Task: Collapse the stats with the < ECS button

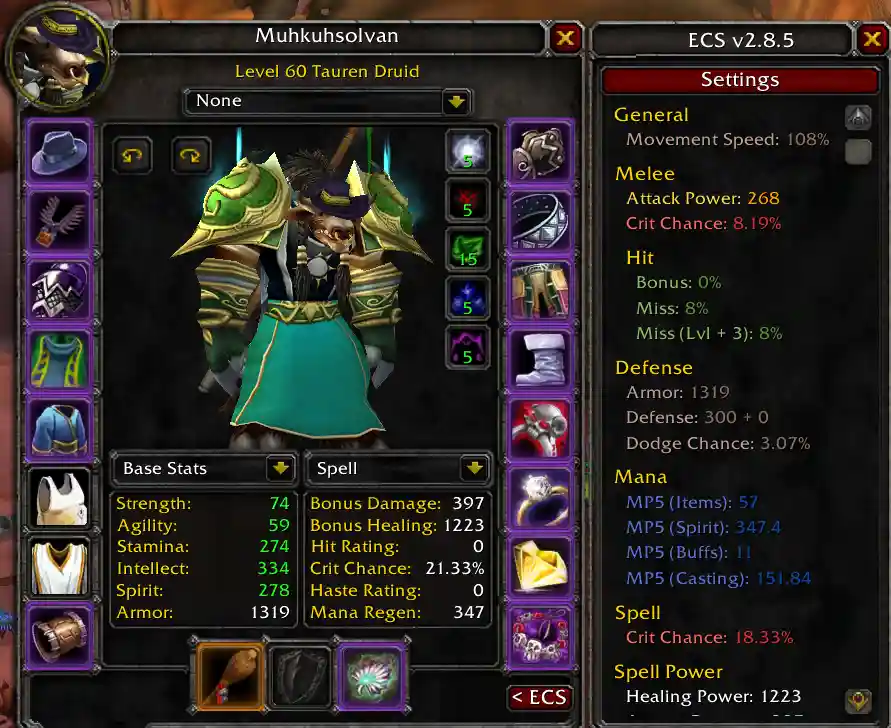Action: 539,698
